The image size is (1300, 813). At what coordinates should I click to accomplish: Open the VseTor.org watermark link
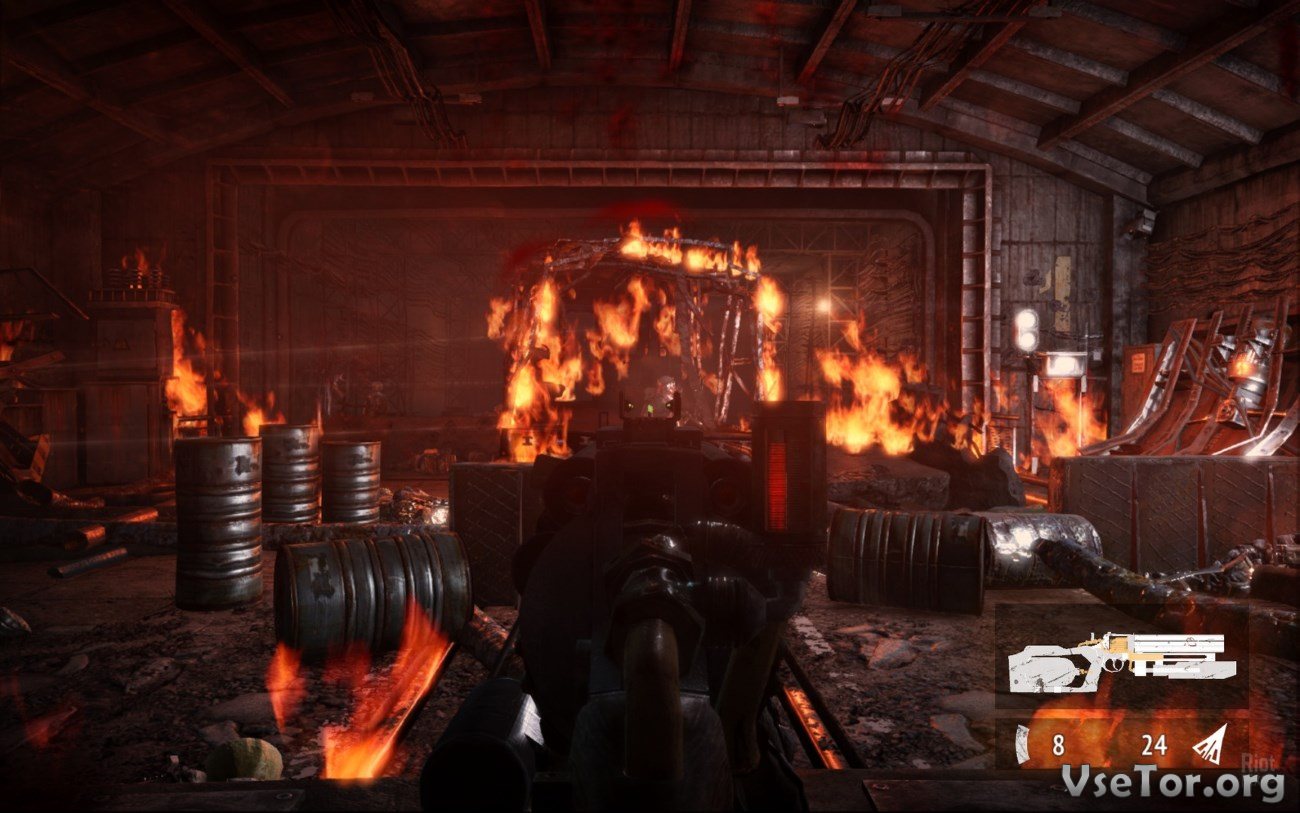pos(1171,783)
